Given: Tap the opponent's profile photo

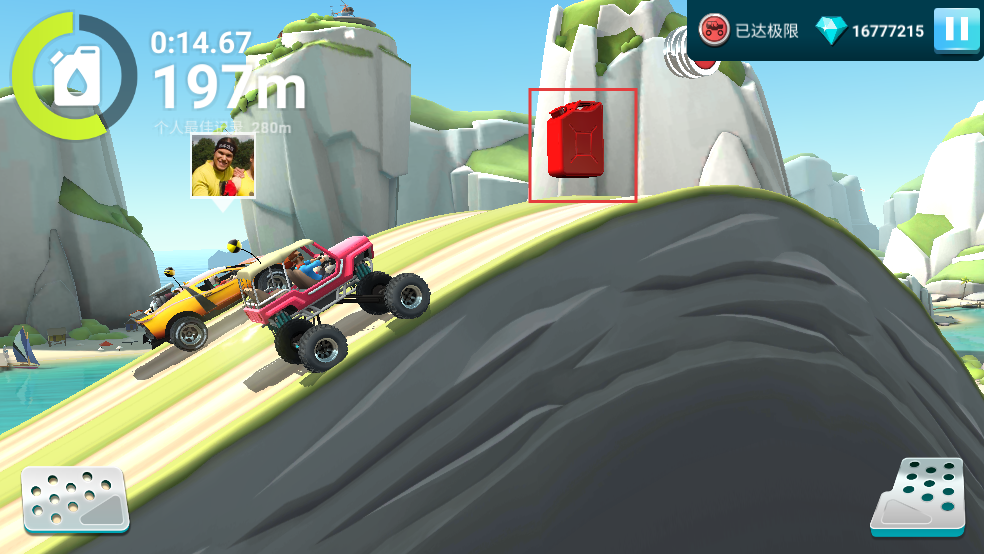Looking at the screenshot, I should [x=222, y=165].
